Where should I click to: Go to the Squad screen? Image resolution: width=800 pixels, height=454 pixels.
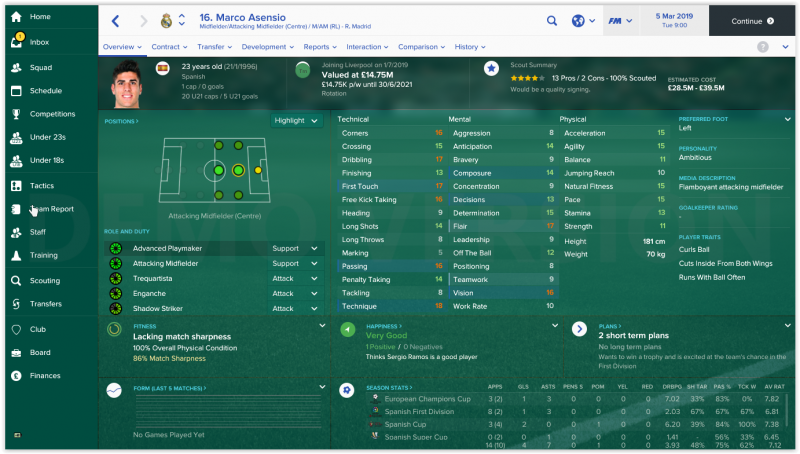(x=41, y=67)
